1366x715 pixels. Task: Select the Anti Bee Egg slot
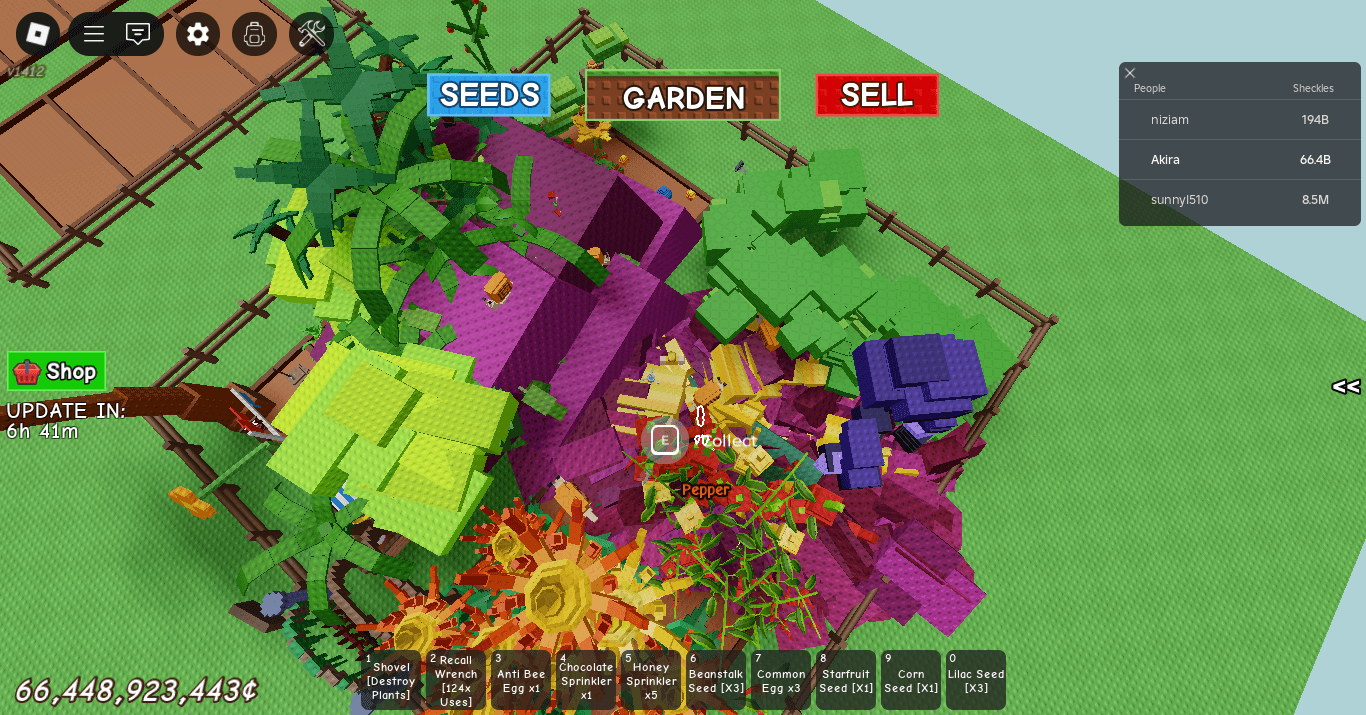point(521,680)
